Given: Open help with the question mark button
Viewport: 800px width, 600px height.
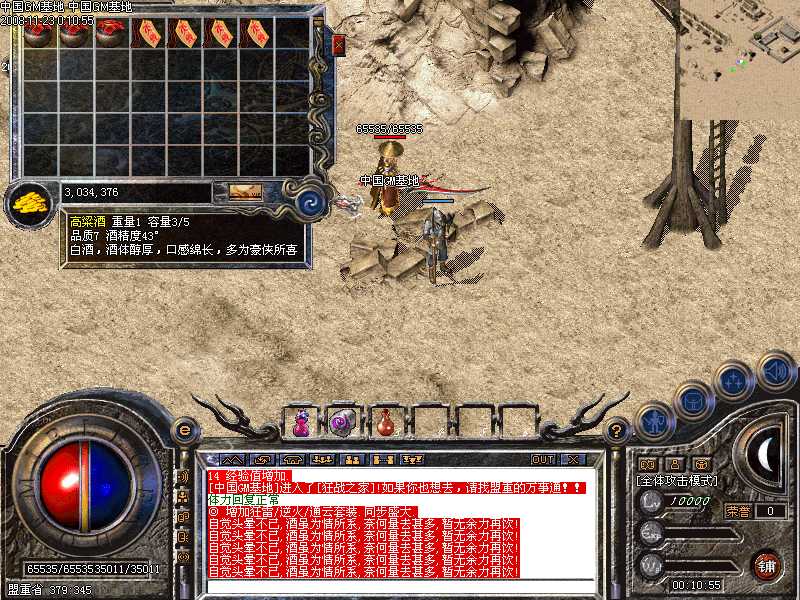Looking at the screenshot, I should [616, 430].
